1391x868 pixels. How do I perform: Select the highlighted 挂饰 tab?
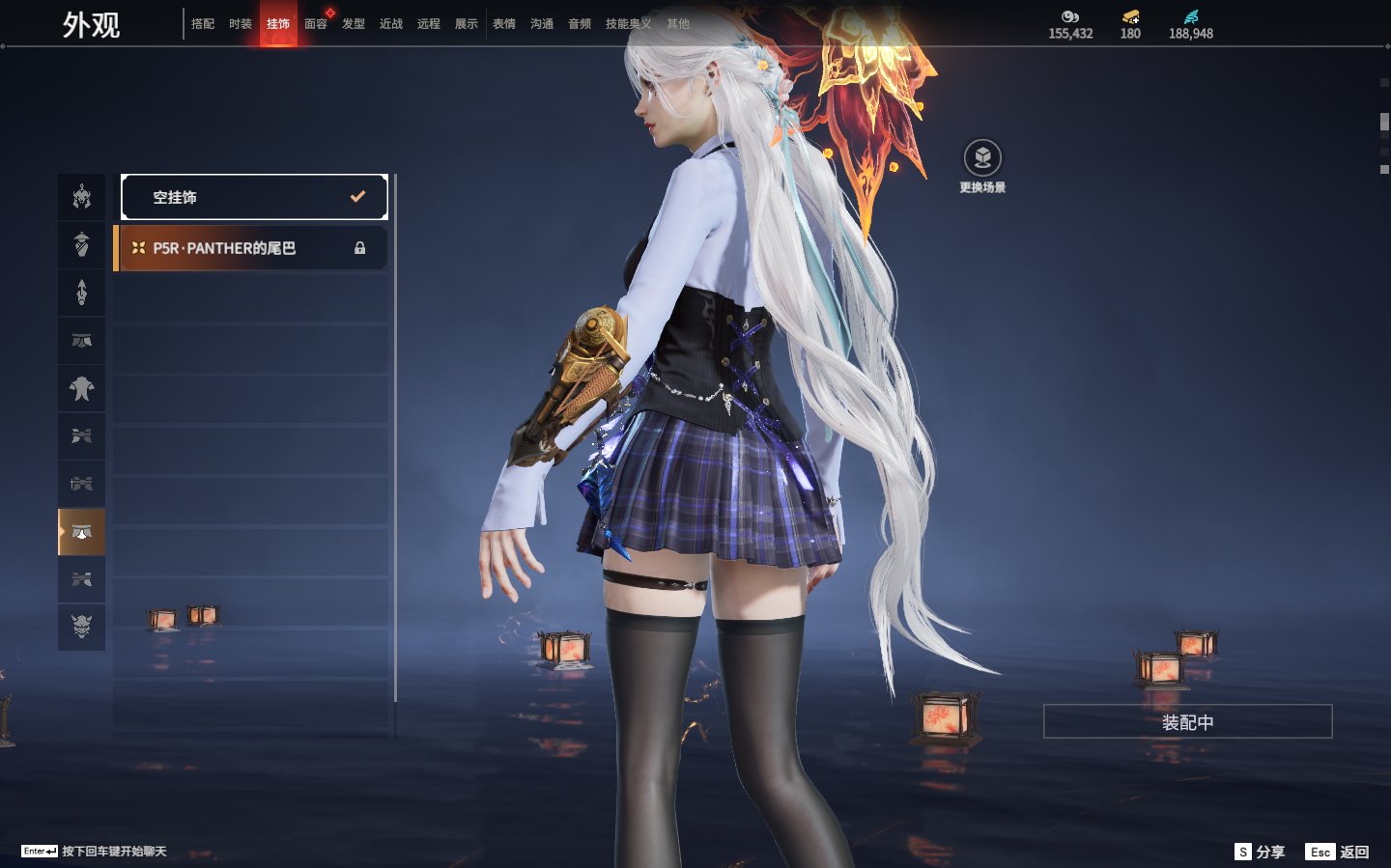pos(278,24)
